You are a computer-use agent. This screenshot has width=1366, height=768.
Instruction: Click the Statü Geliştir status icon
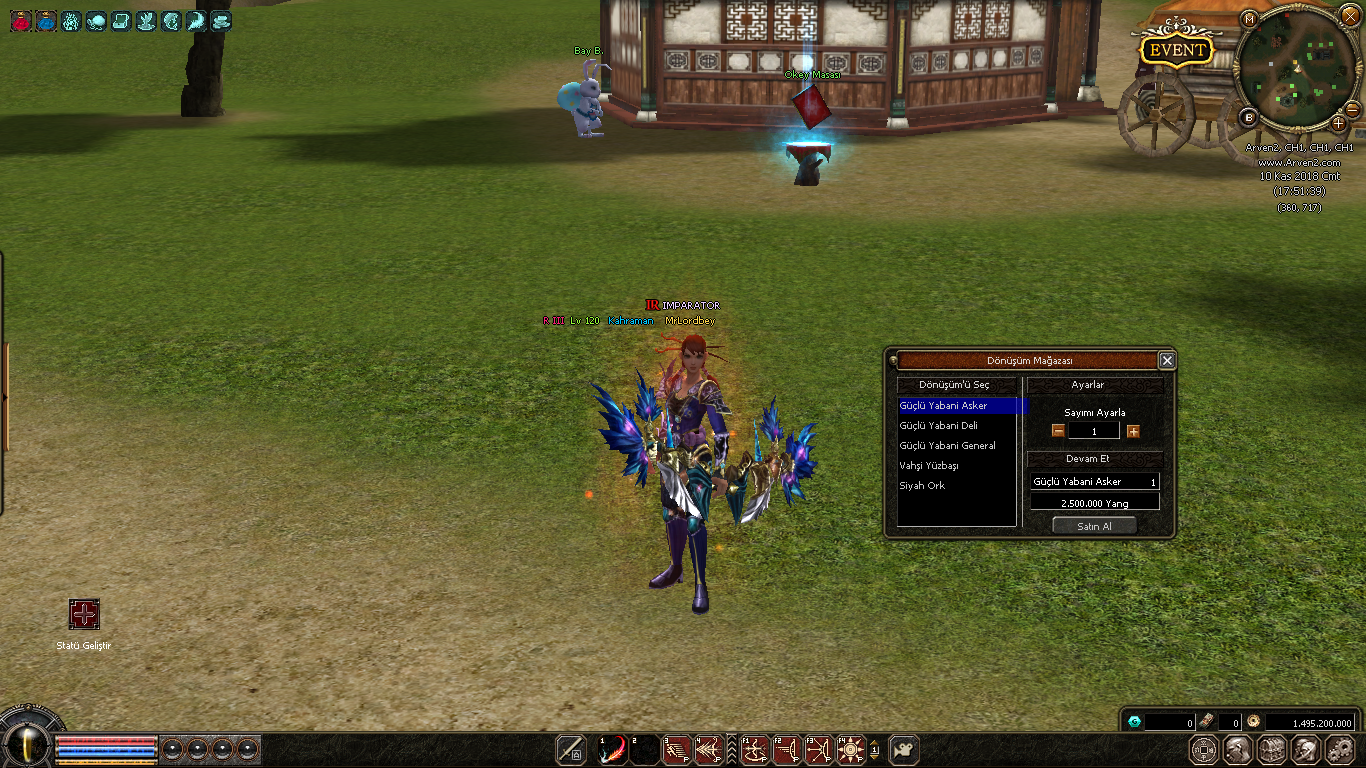click(84, 614)
